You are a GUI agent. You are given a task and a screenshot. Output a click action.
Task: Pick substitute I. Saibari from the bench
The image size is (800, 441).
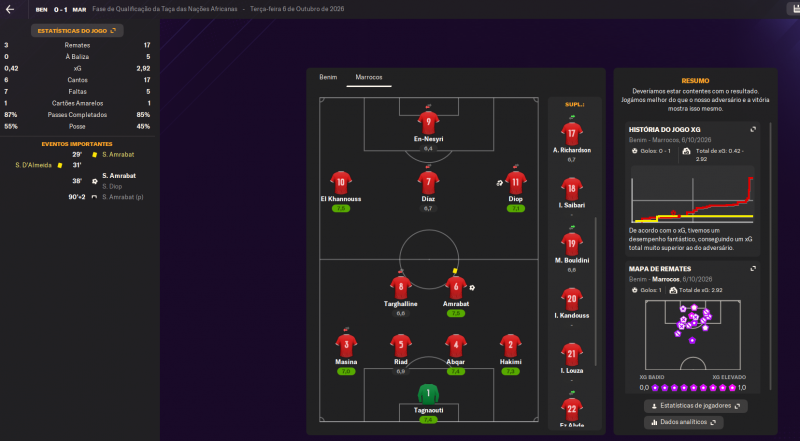pyautogui.click(x=572, y=188)
